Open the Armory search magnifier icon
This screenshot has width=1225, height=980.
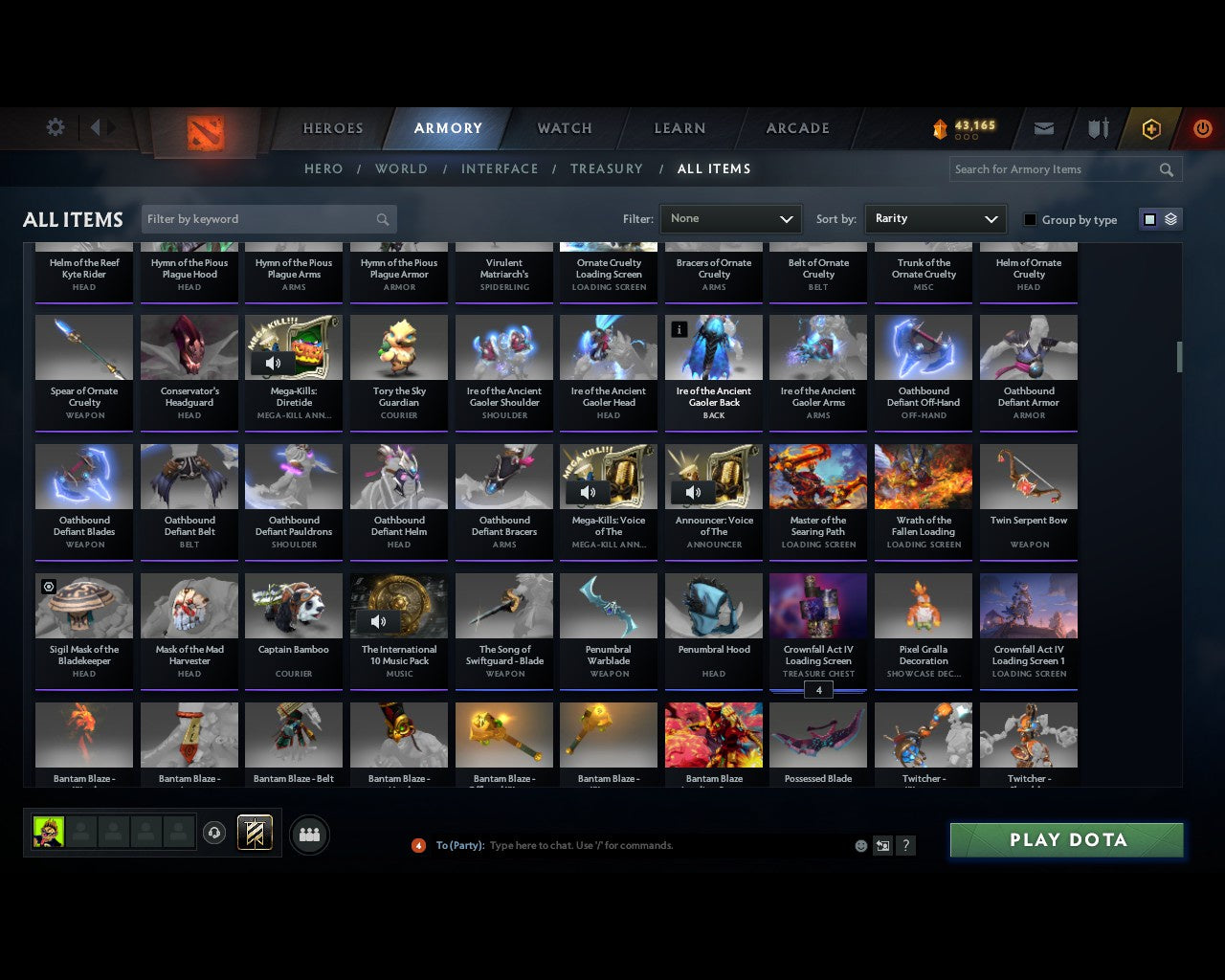[1166, 169]
